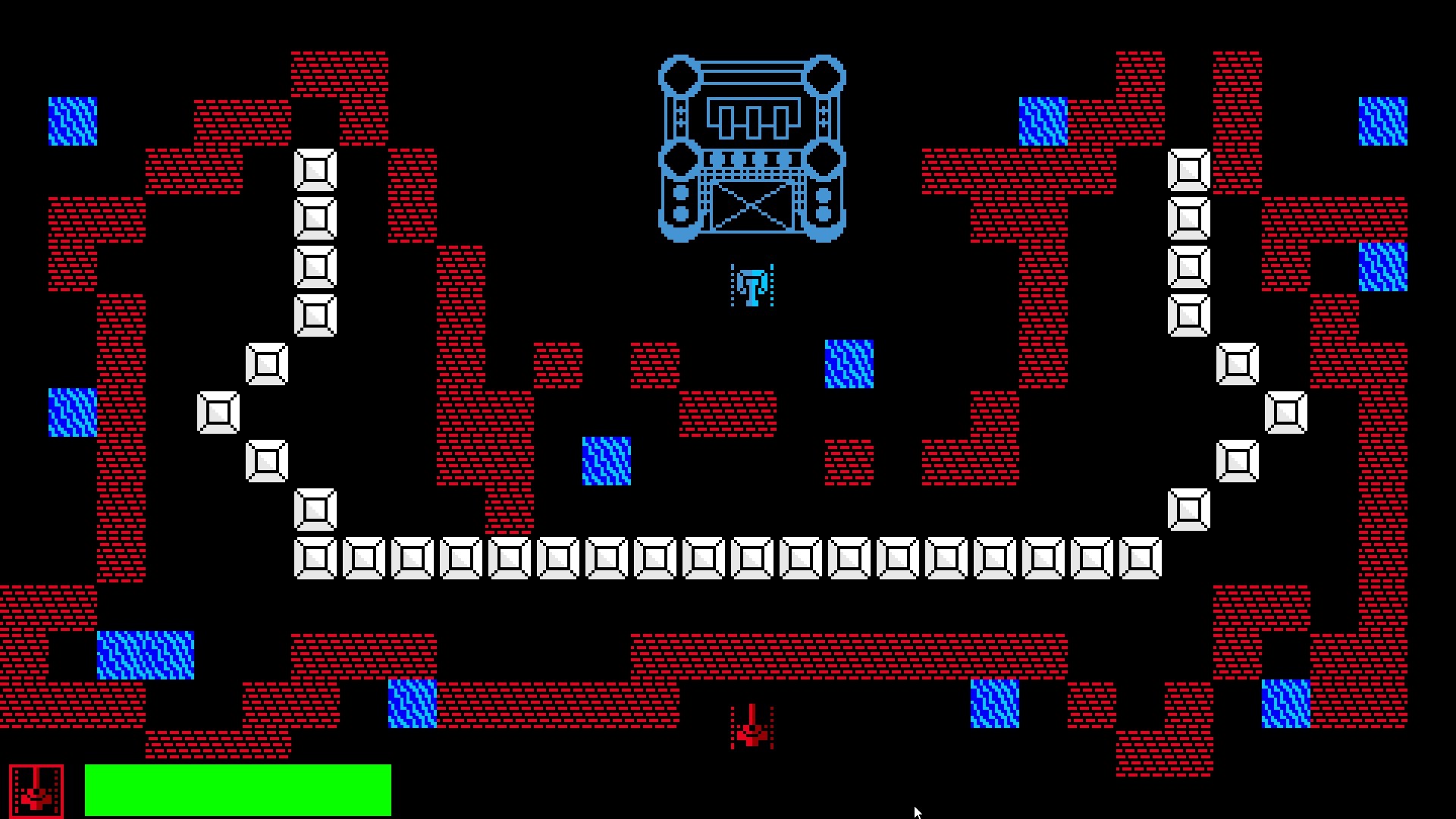Select the lone water tile left of center
This screenshot has height=819, width=1456.
point(607,460)
